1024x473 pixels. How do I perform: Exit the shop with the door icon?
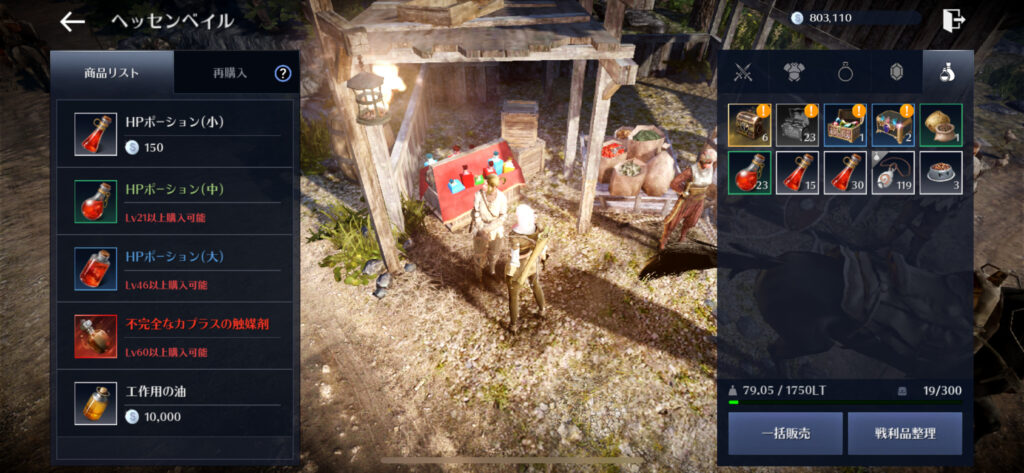pos(954,19)
